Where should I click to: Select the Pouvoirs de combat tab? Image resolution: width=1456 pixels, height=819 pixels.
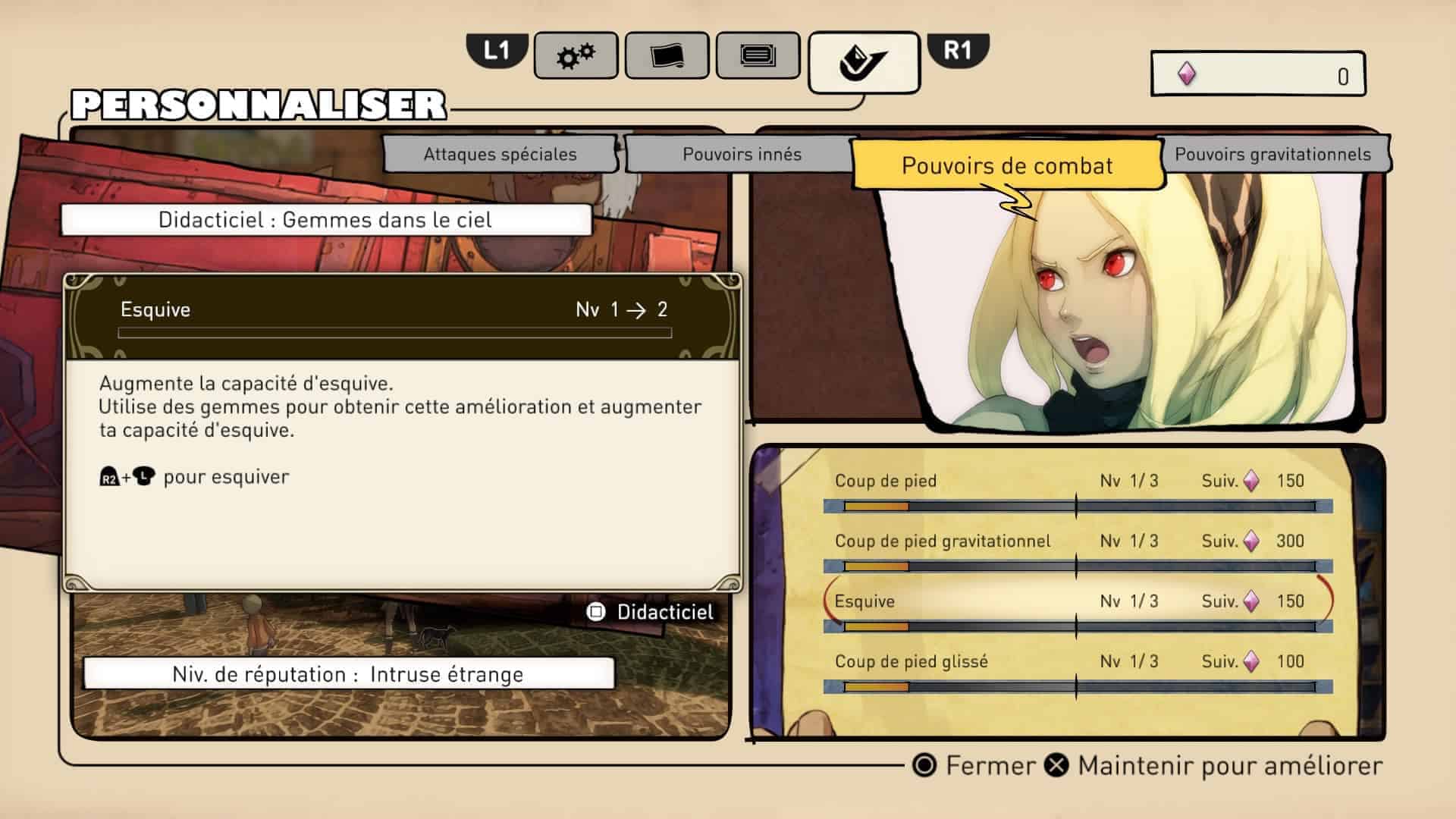coord(1007,165)
